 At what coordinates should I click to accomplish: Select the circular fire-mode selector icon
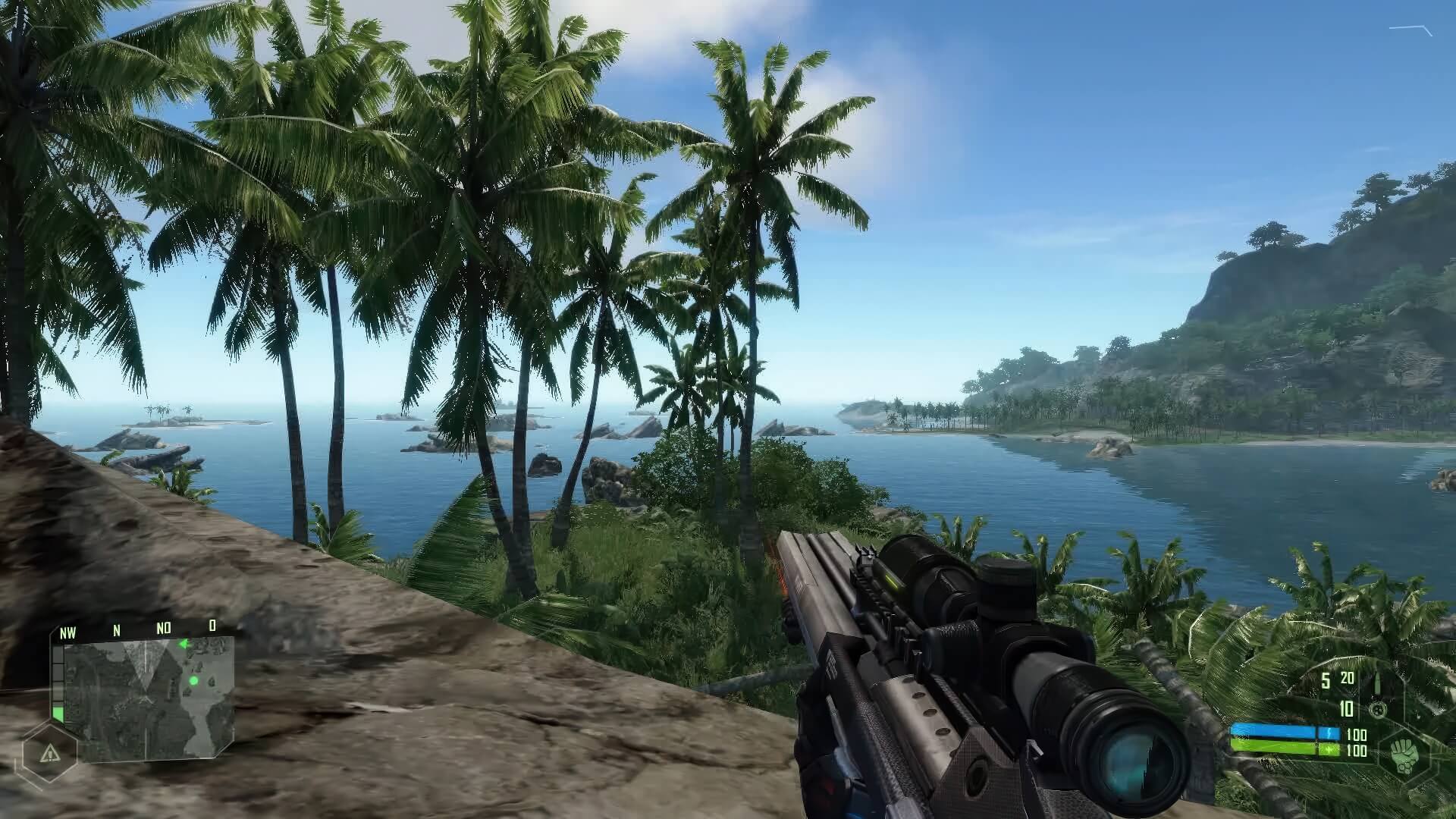point(1378,710)
